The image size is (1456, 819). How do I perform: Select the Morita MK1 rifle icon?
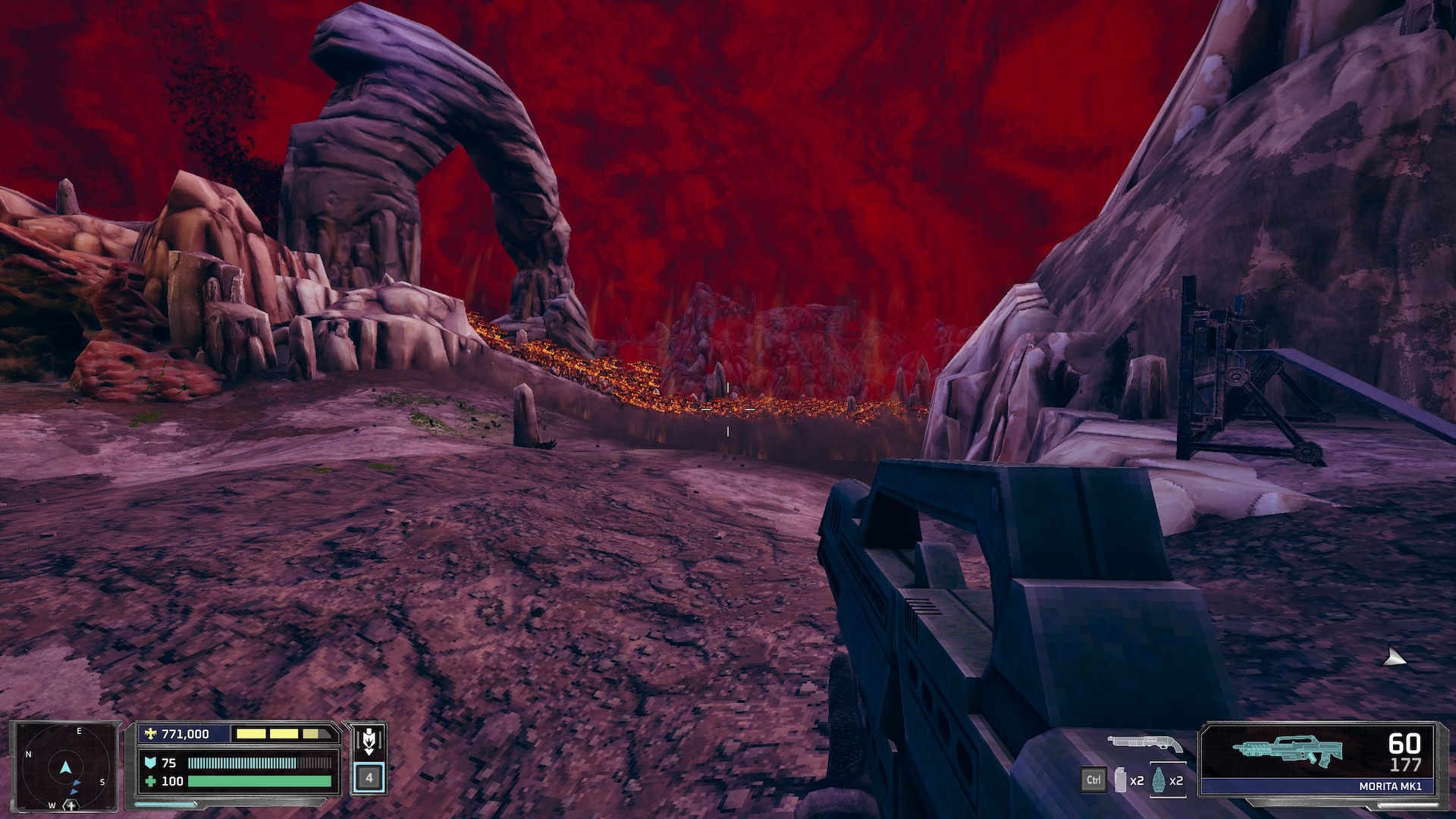(1287, 750)
